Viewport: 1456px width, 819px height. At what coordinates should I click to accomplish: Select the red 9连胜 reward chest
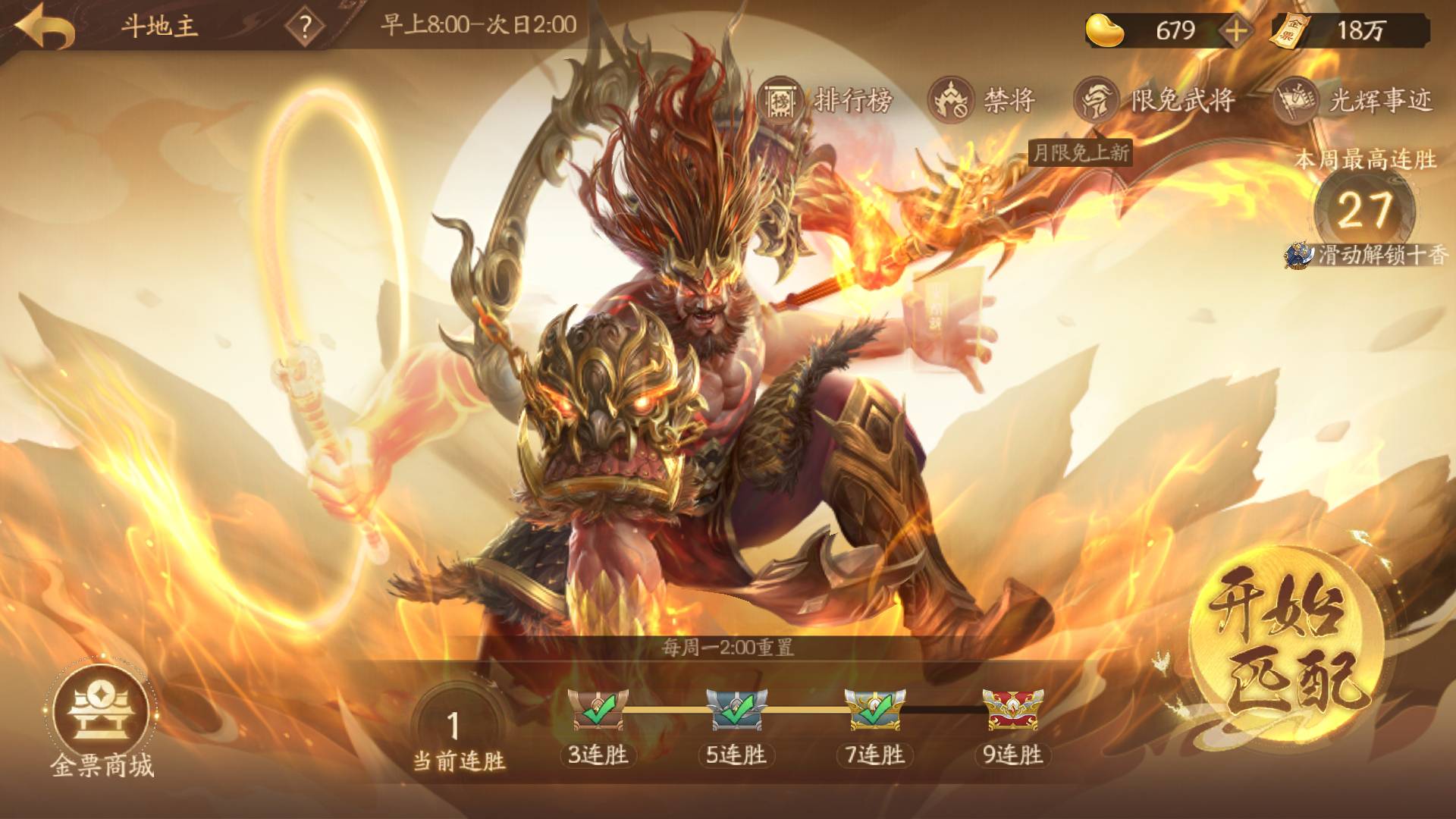pos(1012,711)
